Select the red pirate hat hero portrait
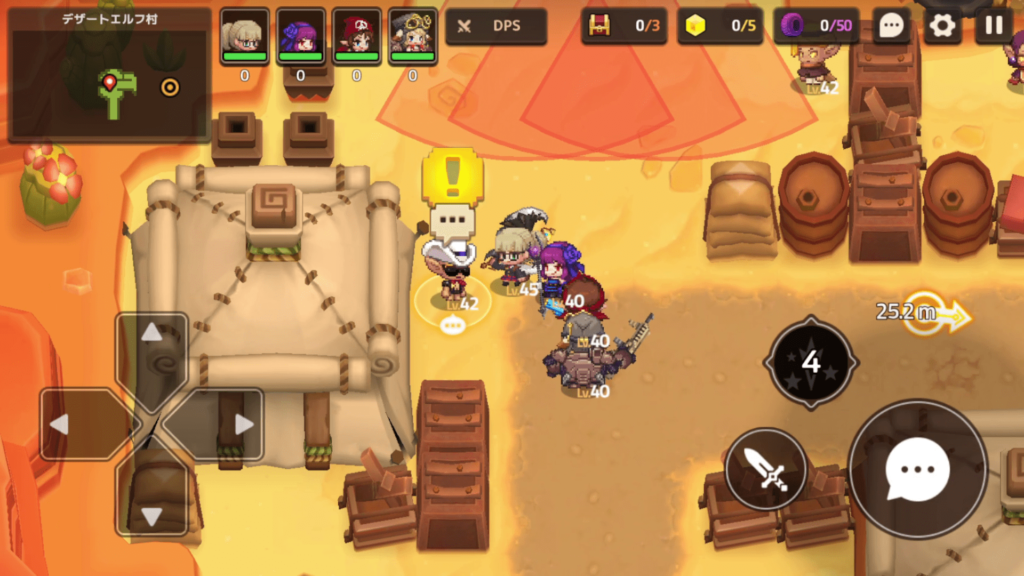1024x576 pixels. [x=357, y=37]
